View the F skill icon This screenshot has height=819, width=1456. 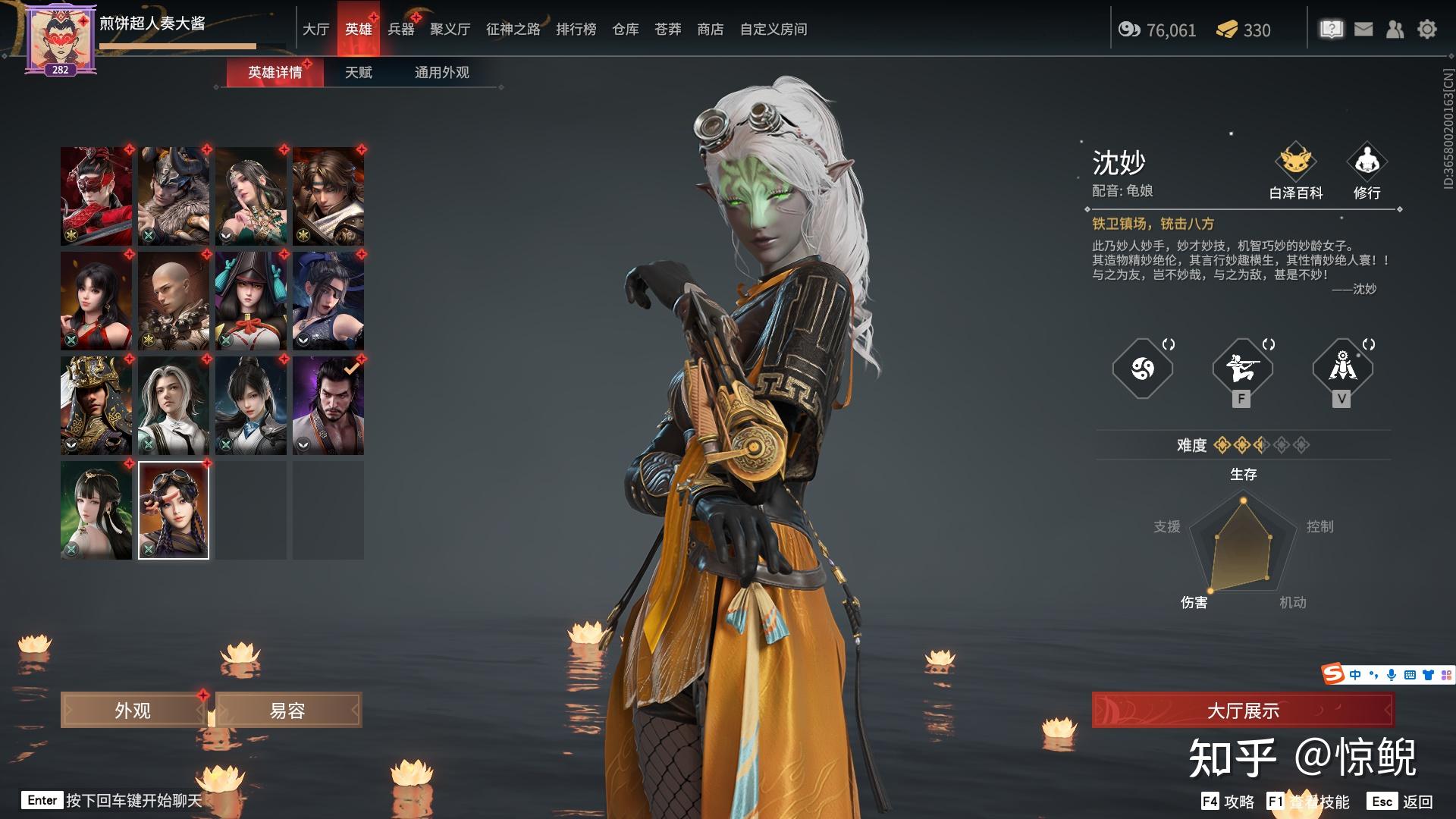1241,369
